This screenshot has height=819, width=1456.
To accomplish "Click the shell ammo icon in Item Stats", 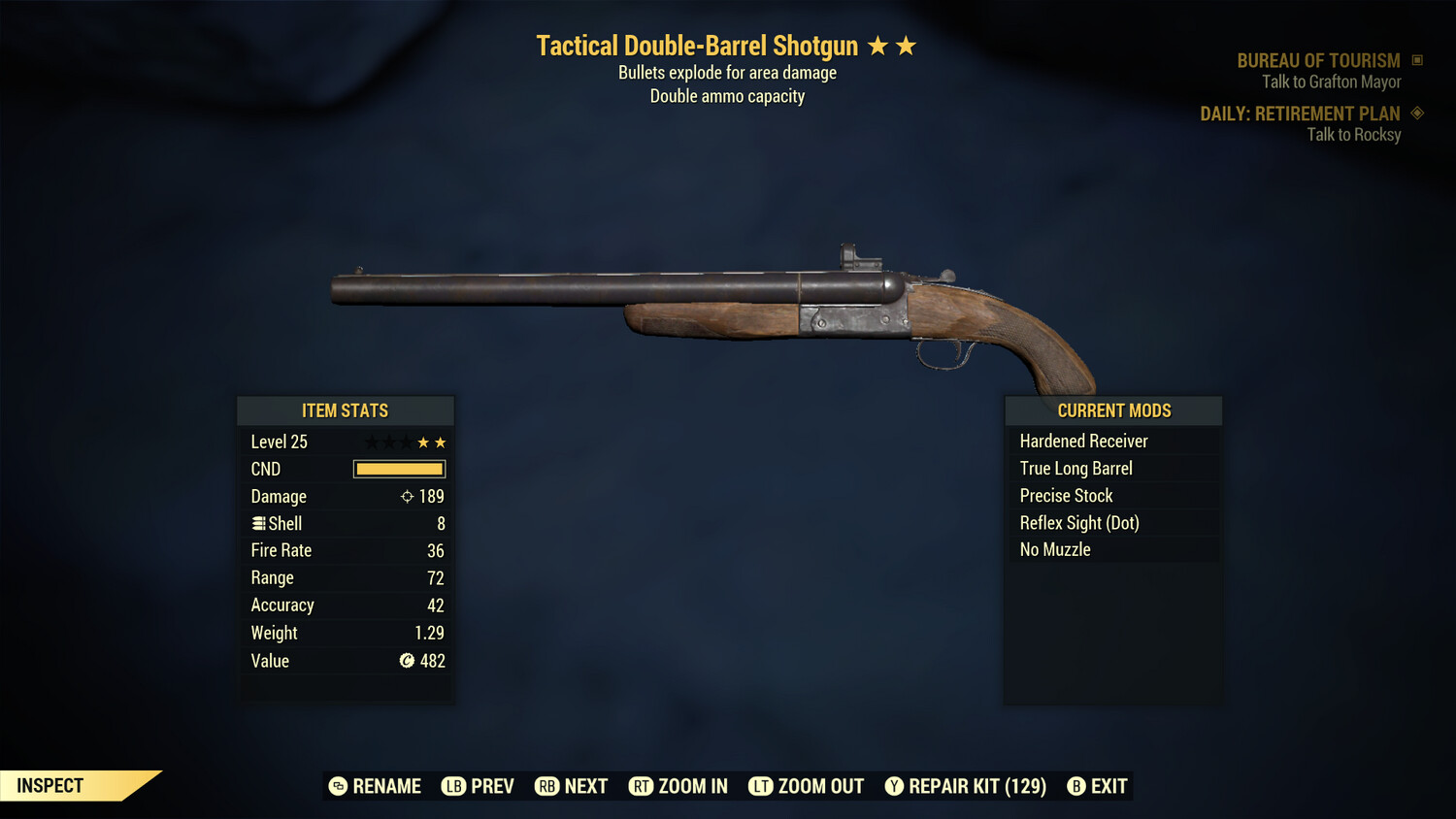I will [x=258, y=523].
